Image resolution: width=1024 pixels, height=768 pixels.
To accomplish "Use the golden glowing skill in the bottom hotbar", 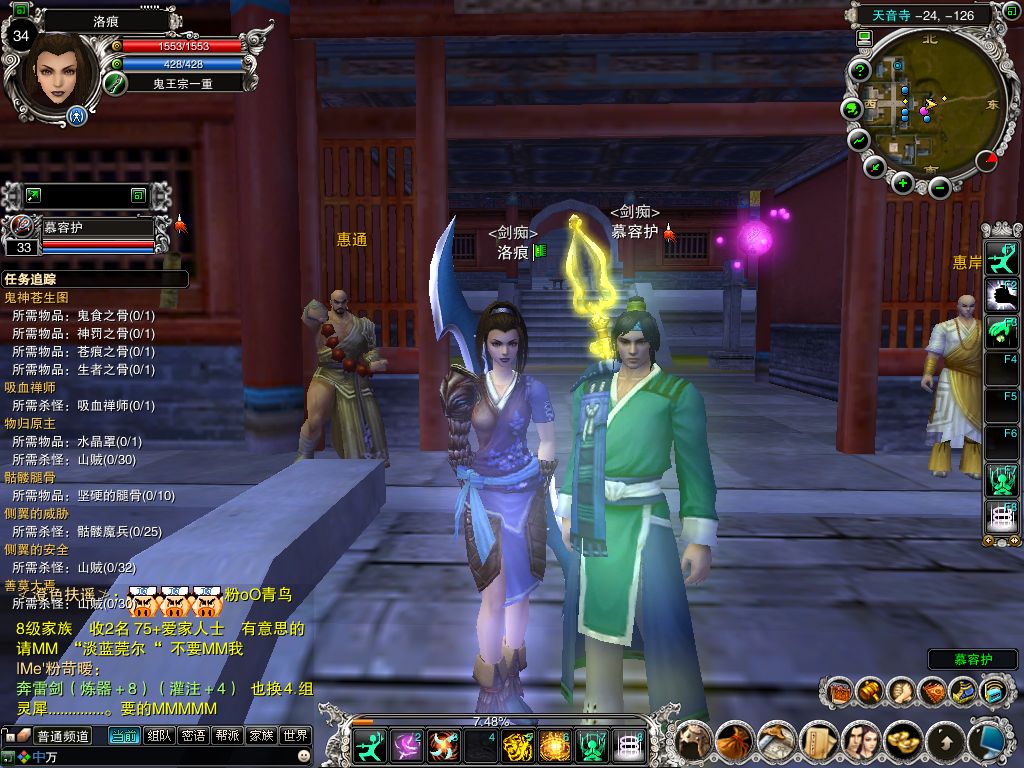I will (554, 745).
